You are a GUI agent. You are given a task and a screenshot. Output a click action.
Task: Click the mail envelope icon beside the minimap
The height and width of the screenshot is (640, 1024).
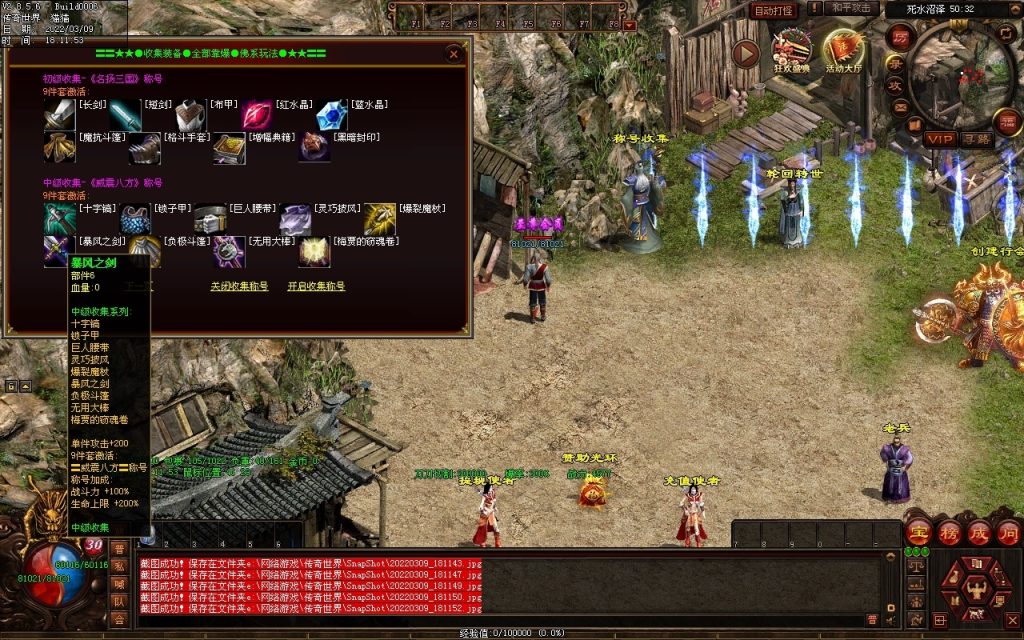900,107
